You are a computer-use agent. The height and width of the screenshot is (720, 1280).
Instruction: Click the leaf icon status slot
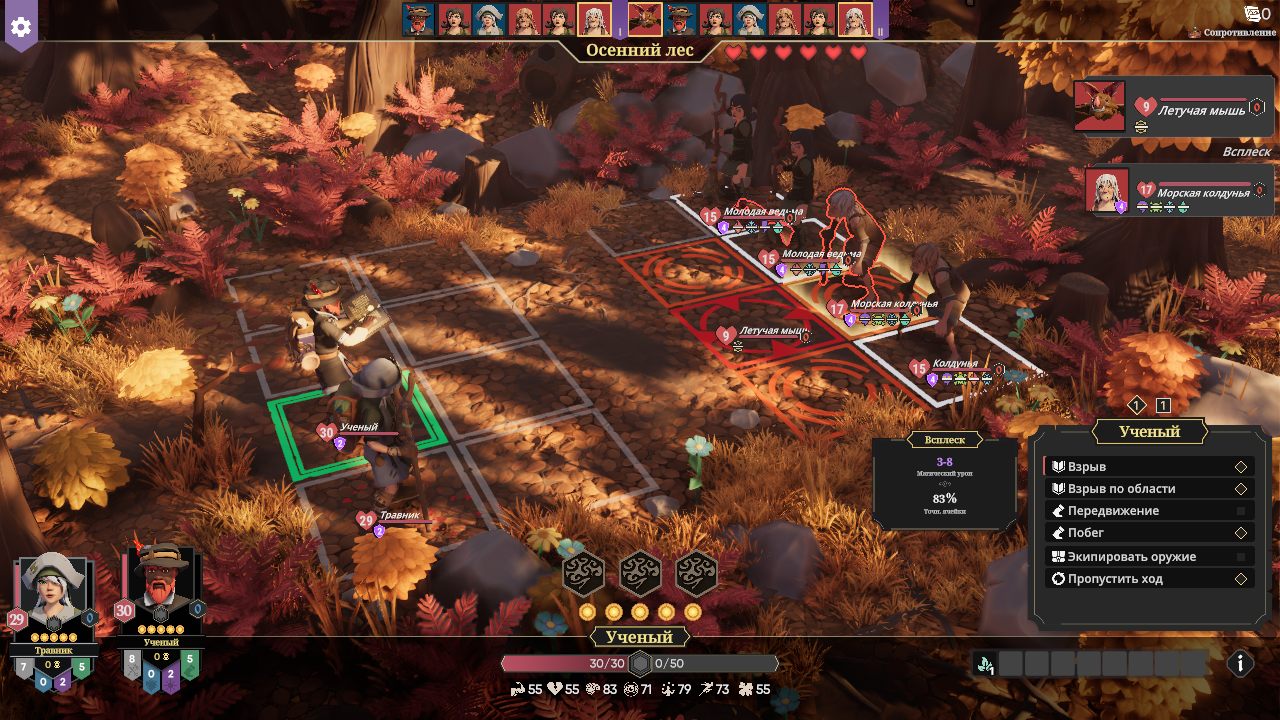(985, 664)
